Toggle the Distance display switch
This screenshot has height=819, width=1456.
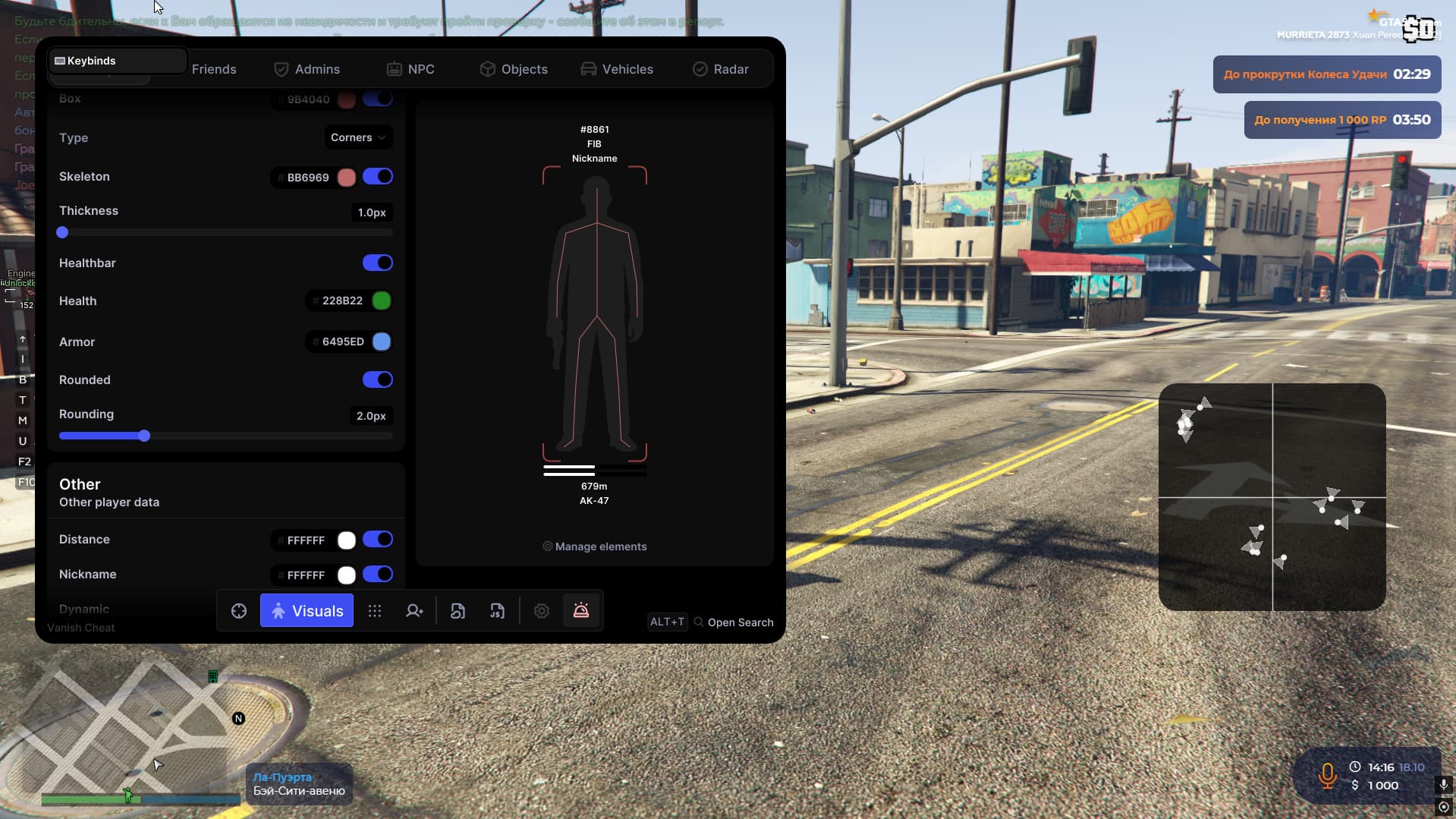pos(377,540)
